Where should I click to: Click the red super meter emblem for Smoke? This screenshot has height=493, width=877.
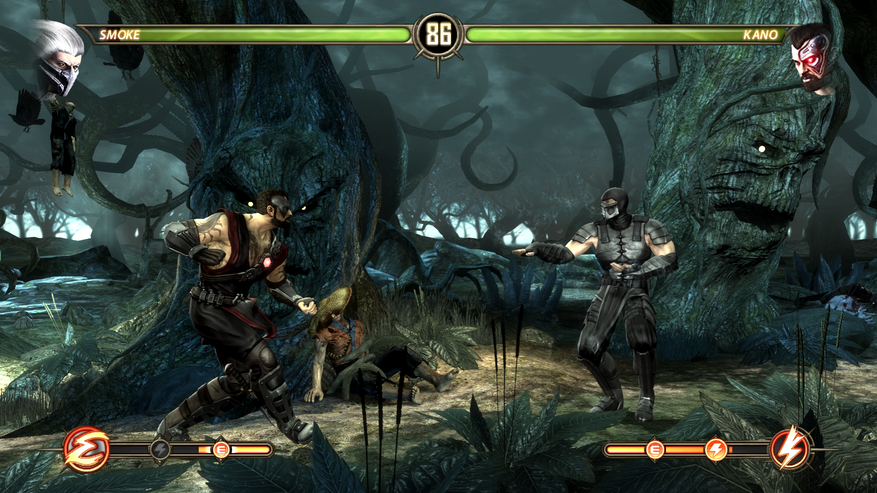86,449
